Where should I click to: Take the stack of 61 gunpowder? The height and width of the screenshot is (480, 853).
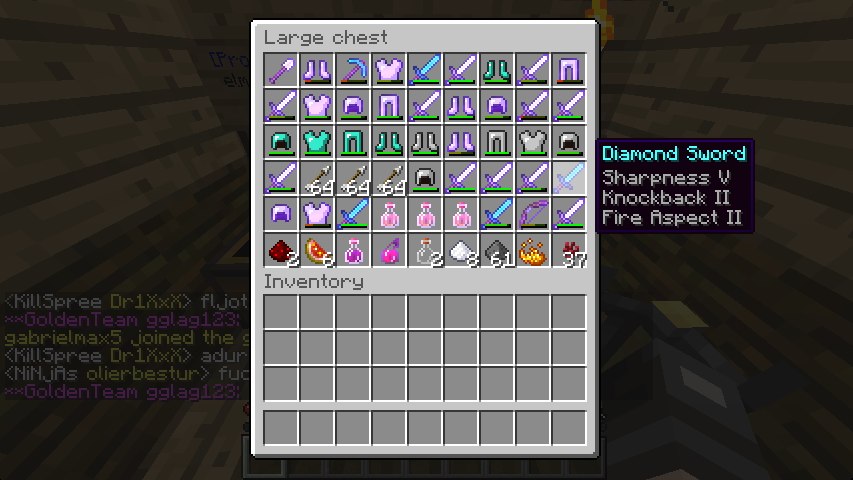coord(497,249)
